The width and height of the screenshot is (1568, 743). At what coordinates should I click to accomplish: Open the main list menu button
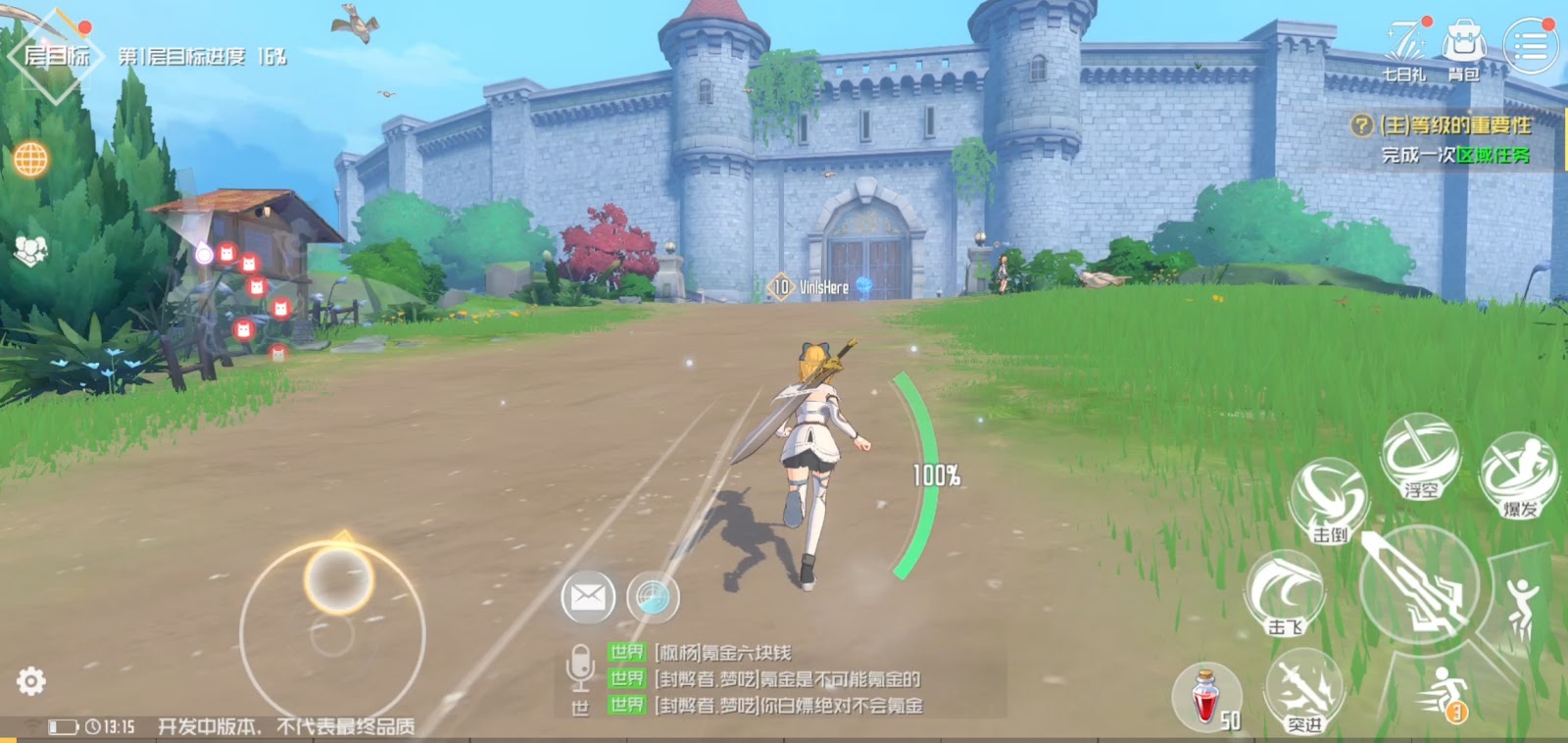click(1530, 45)
